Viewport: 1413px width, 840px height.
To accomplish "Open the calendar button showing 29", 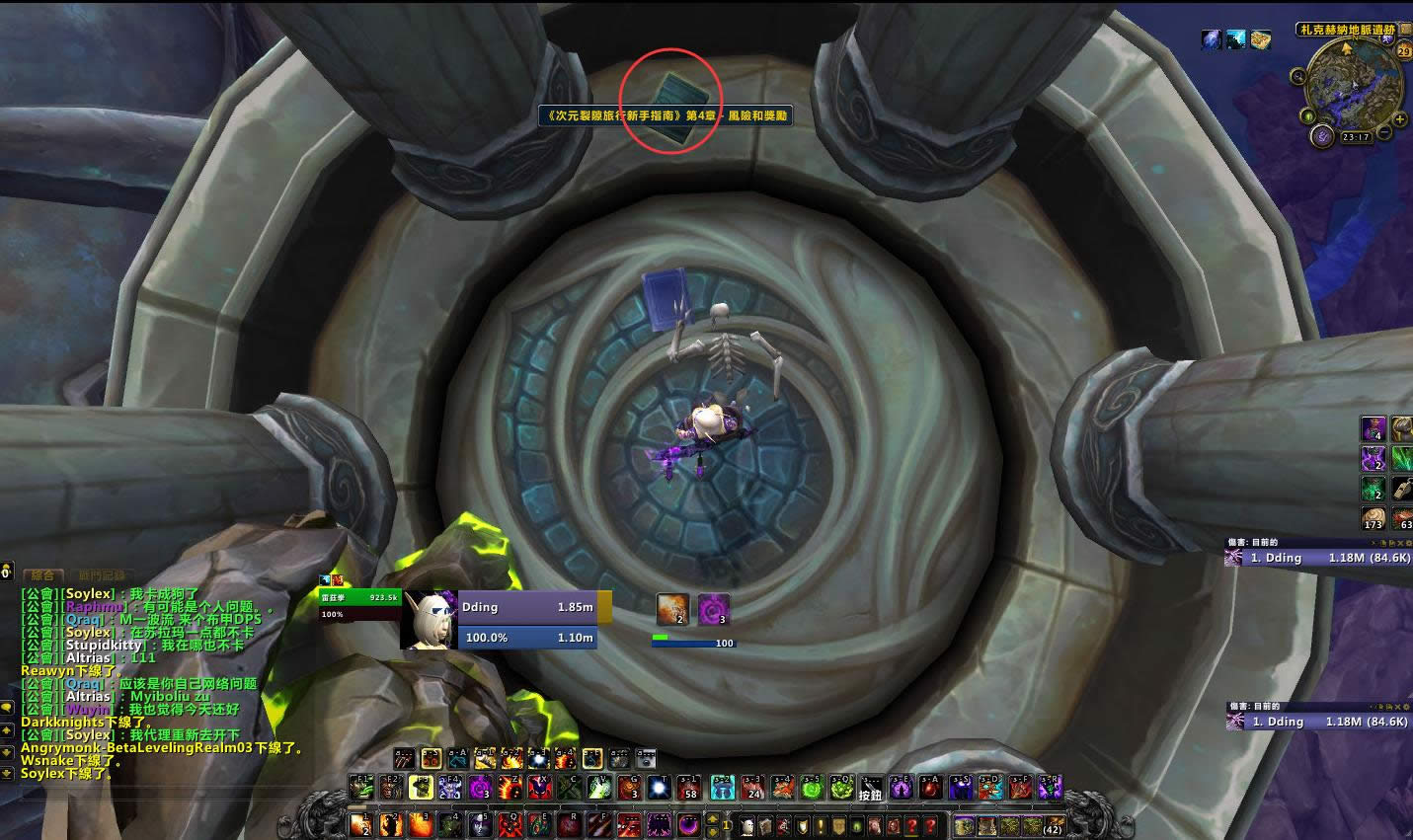I will coord(1404,50).
